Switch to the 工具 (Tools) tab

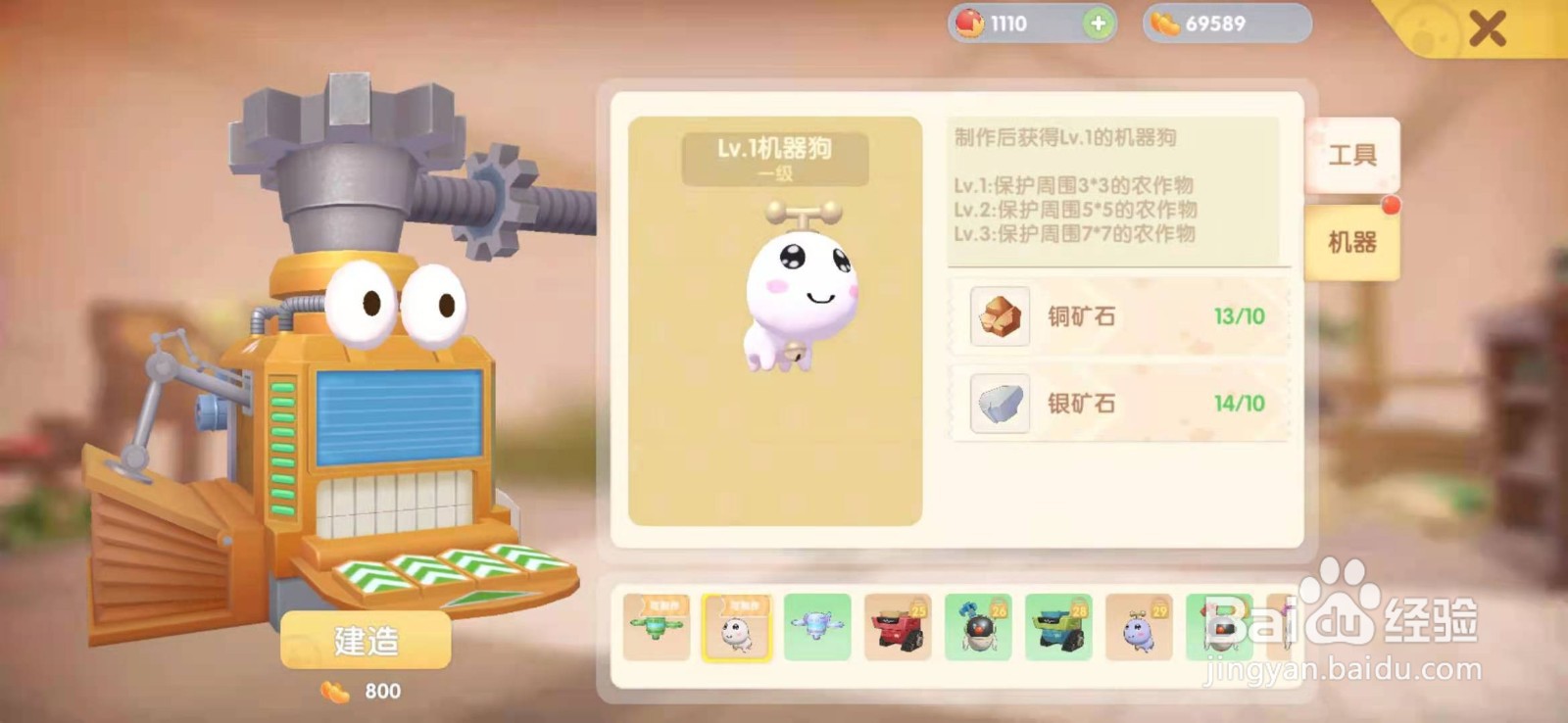(x=1355, y=152)
